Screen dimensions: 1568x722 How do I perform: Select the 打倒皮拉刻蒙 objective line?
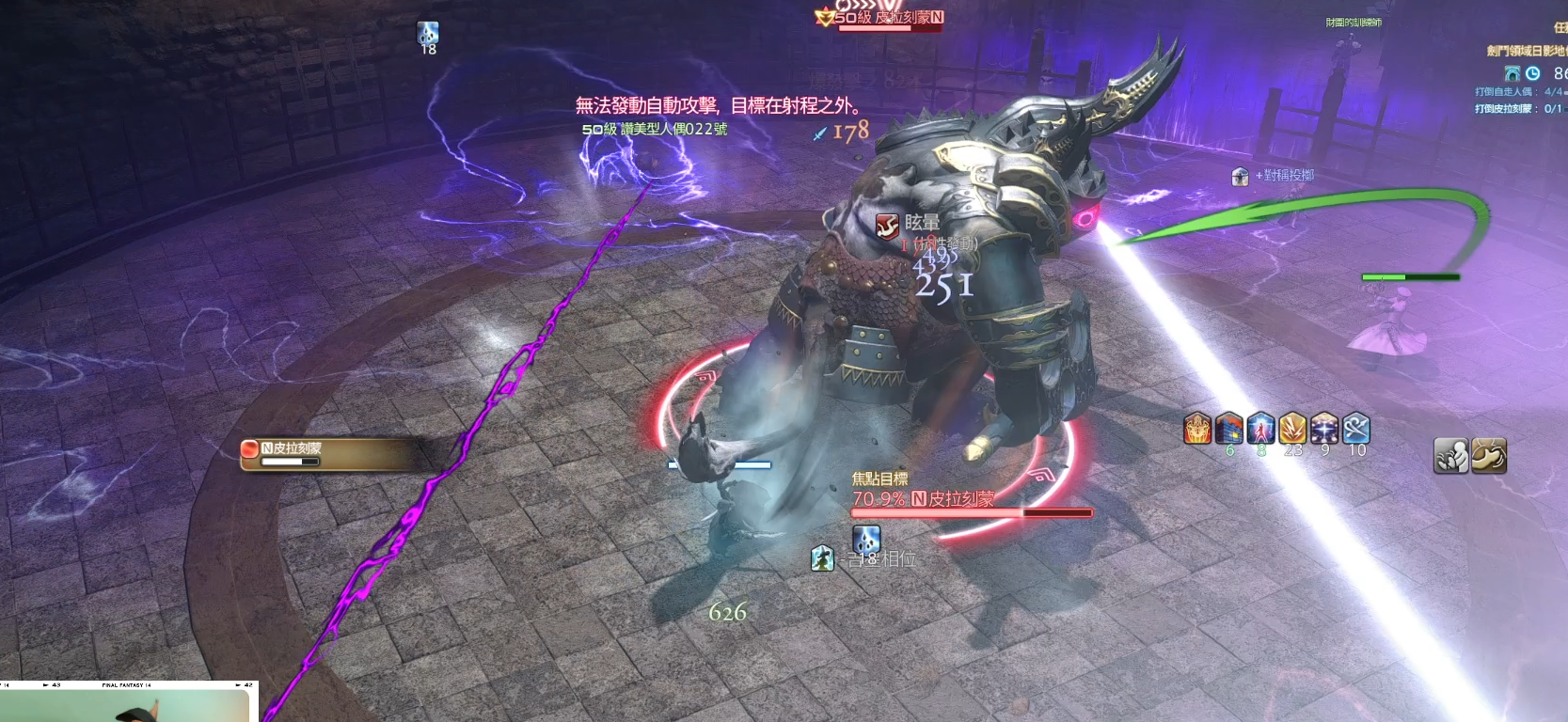tap(1518, 109)
